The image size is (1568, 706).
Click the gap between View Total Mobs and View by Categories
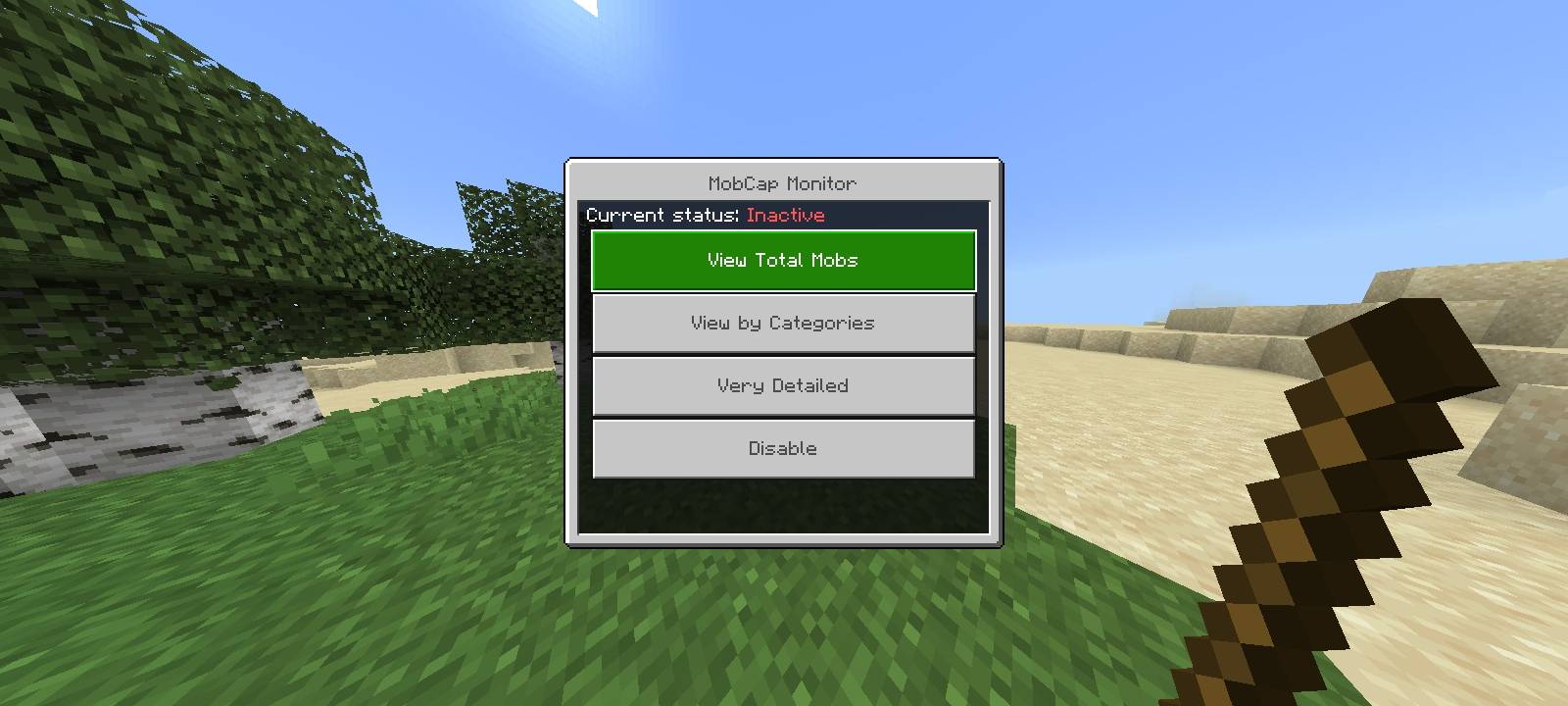pos(782,292)
